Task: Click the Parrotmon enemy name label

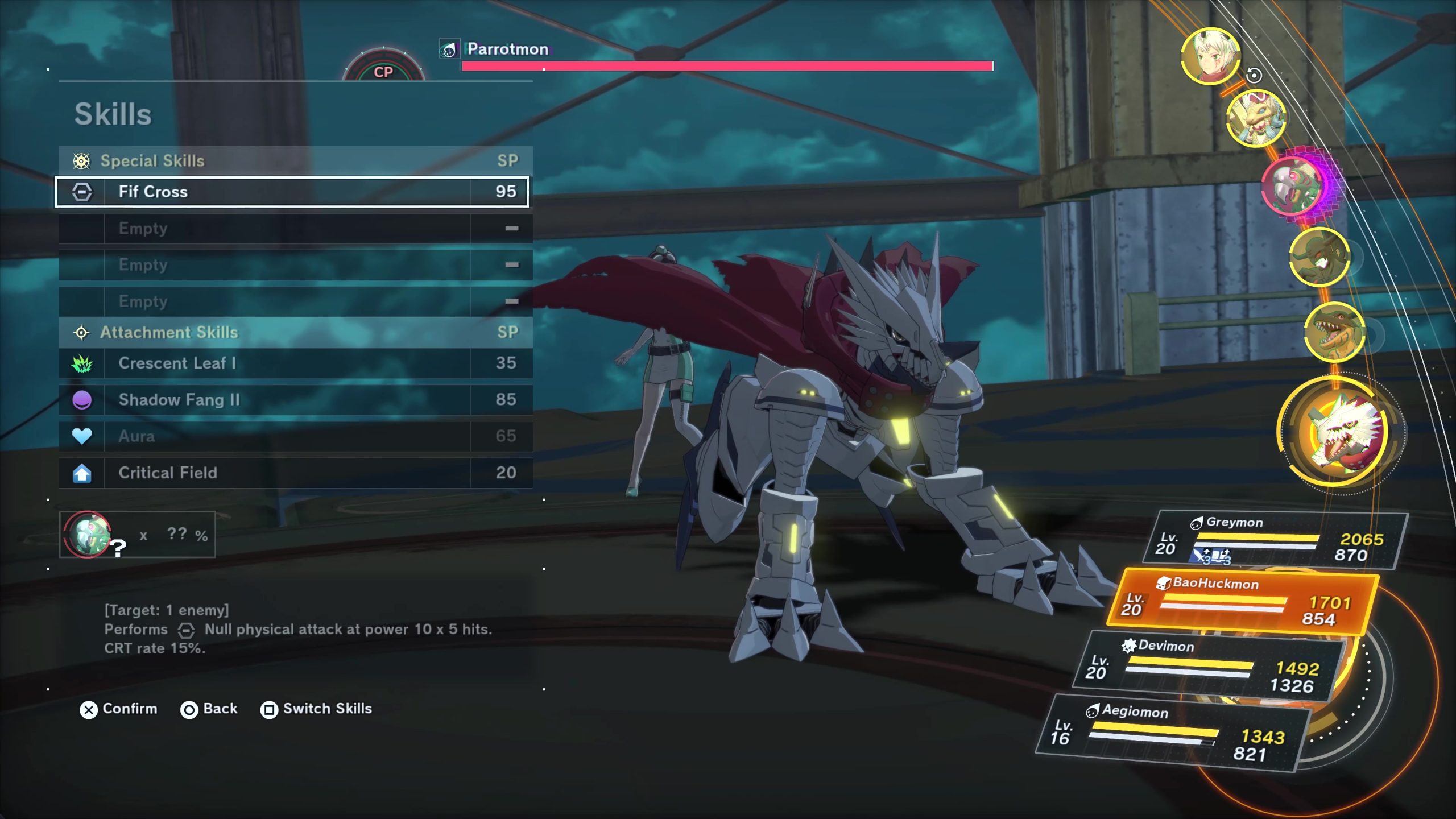Action: 507,49
